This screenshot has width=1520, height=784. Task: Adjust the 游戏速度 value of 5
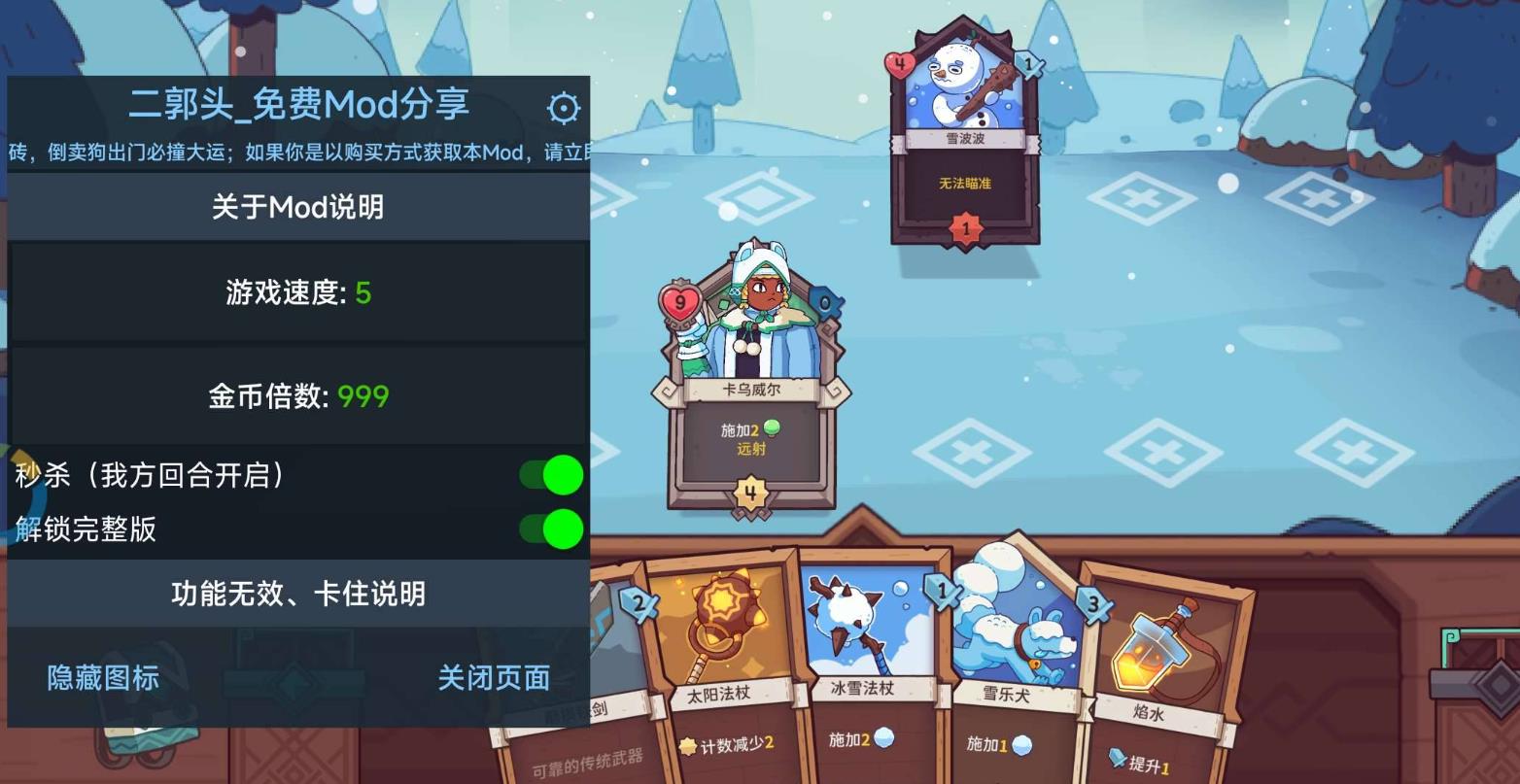pos(298,294)
